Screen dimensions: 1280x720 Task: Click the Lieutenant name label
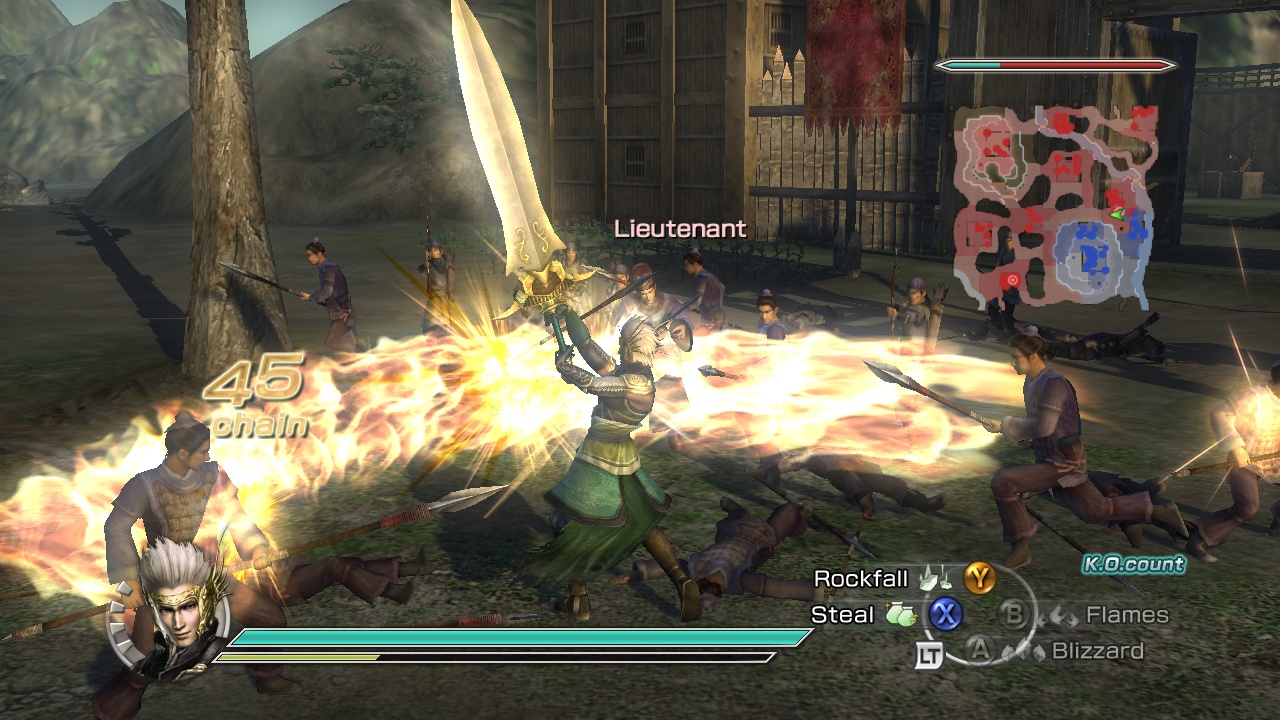pos(679,228)
